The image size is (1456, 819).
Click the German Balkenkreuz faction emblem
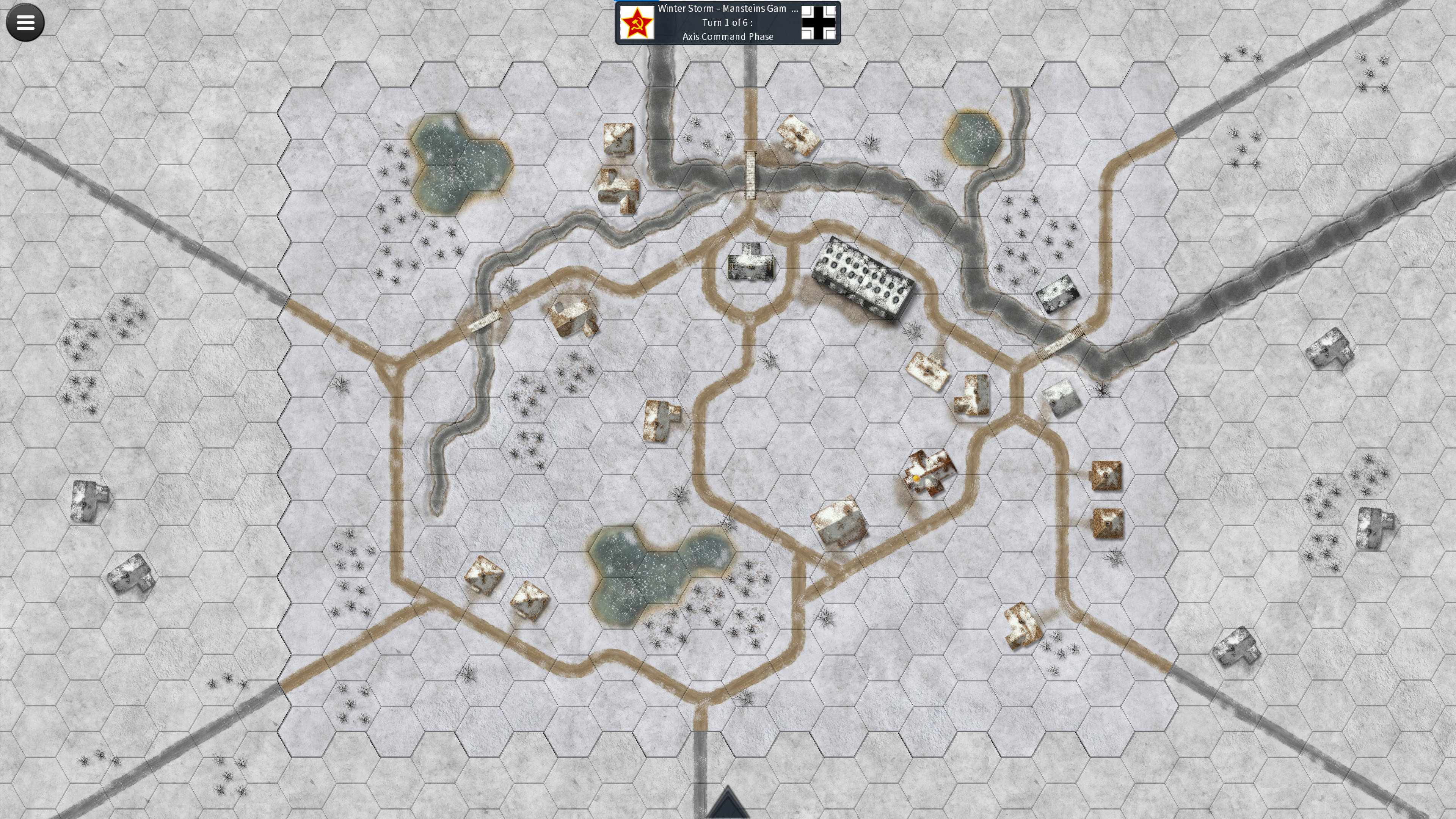pos(819,23)
